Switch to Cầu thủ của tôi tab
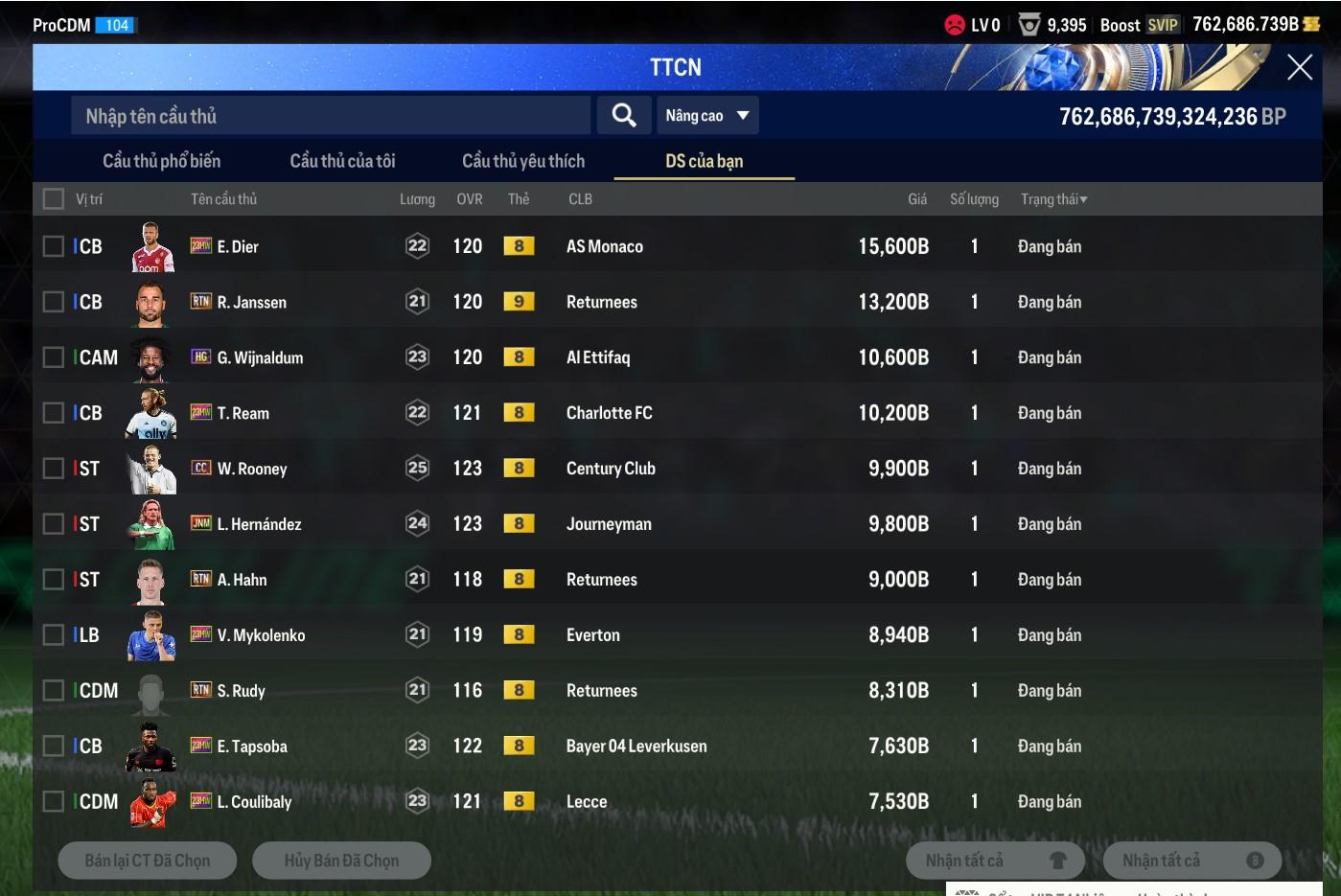Image resolution: width=1341 pixels, height=896 pixels. pyautogui.click(x=342, y=161)
